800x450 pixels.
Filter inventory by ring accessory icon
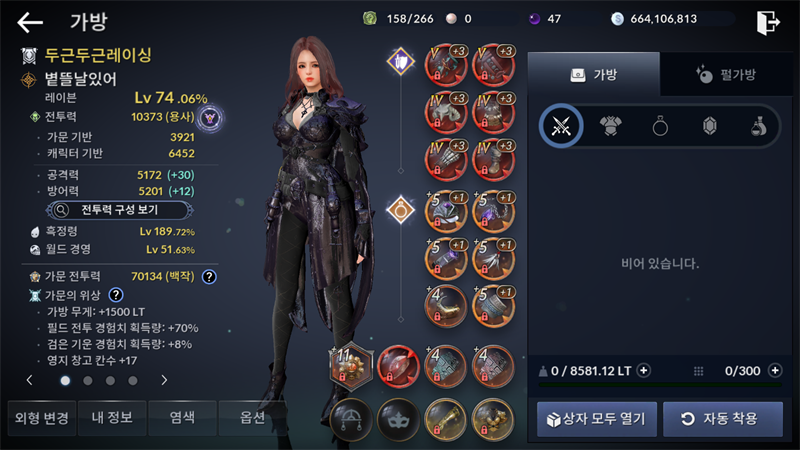660,125
